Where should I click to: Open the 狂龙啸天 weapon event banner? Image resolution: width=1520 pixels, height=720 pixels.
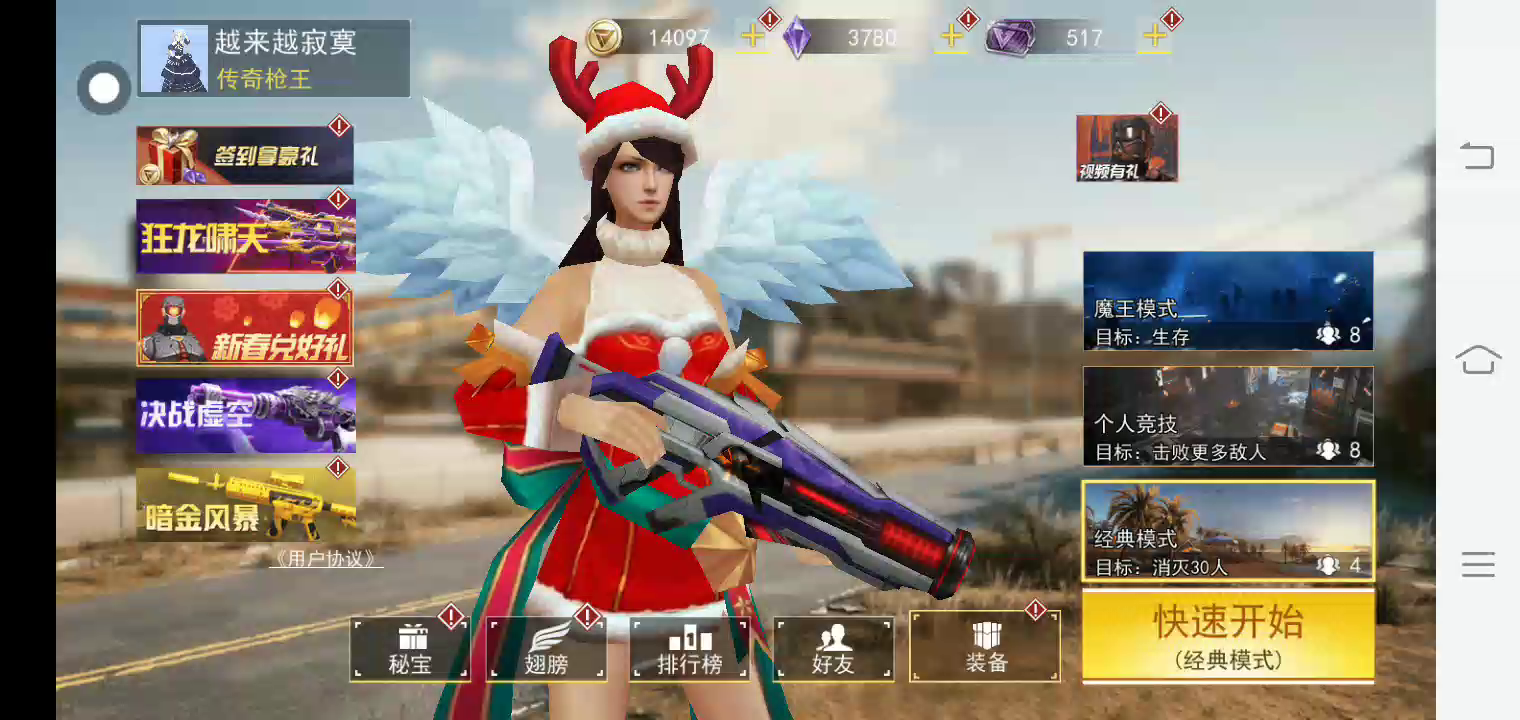tap(245, 236)
